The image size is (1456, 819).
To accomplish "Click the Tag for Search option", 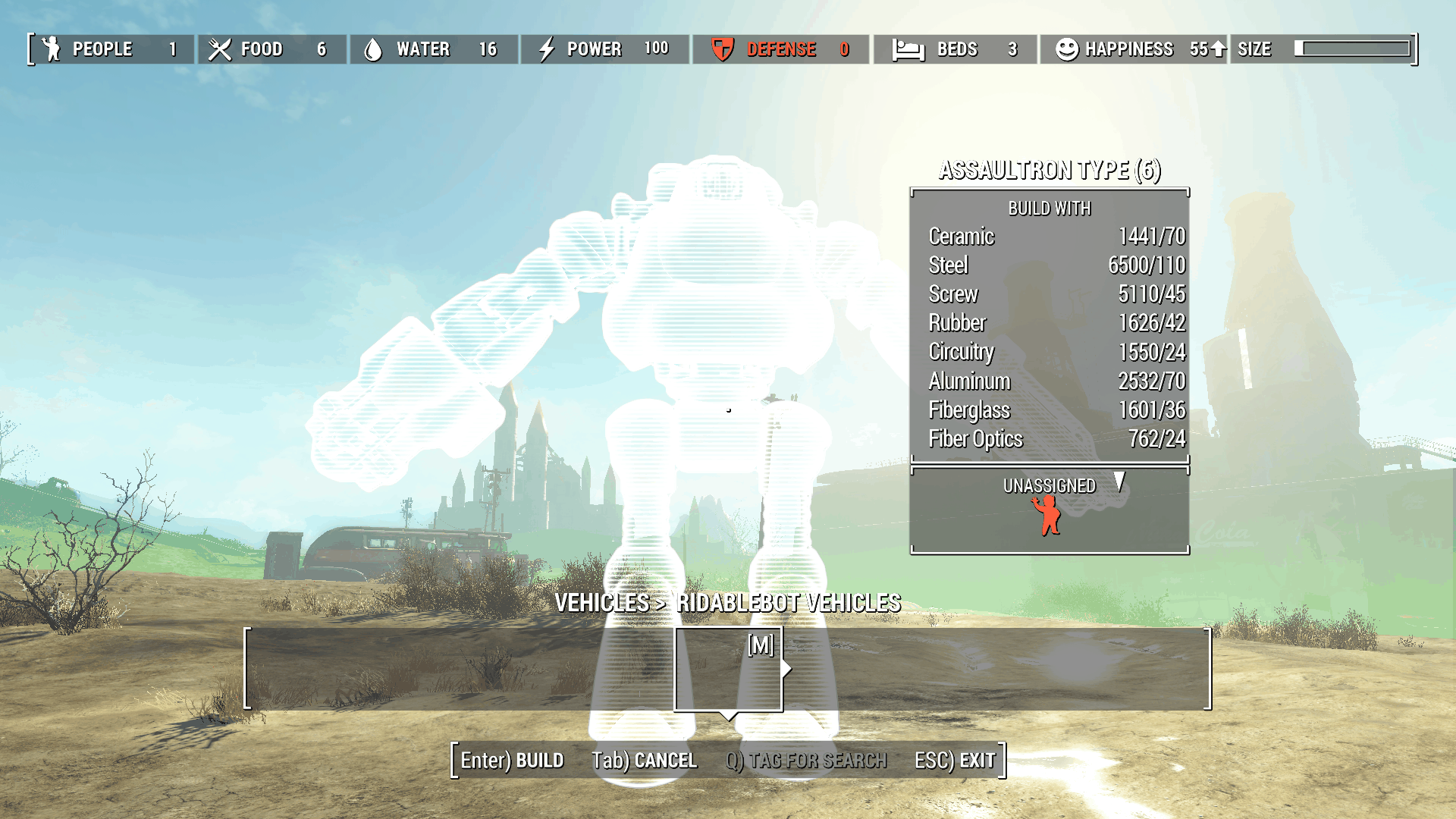I will click(x=805, y=760).
